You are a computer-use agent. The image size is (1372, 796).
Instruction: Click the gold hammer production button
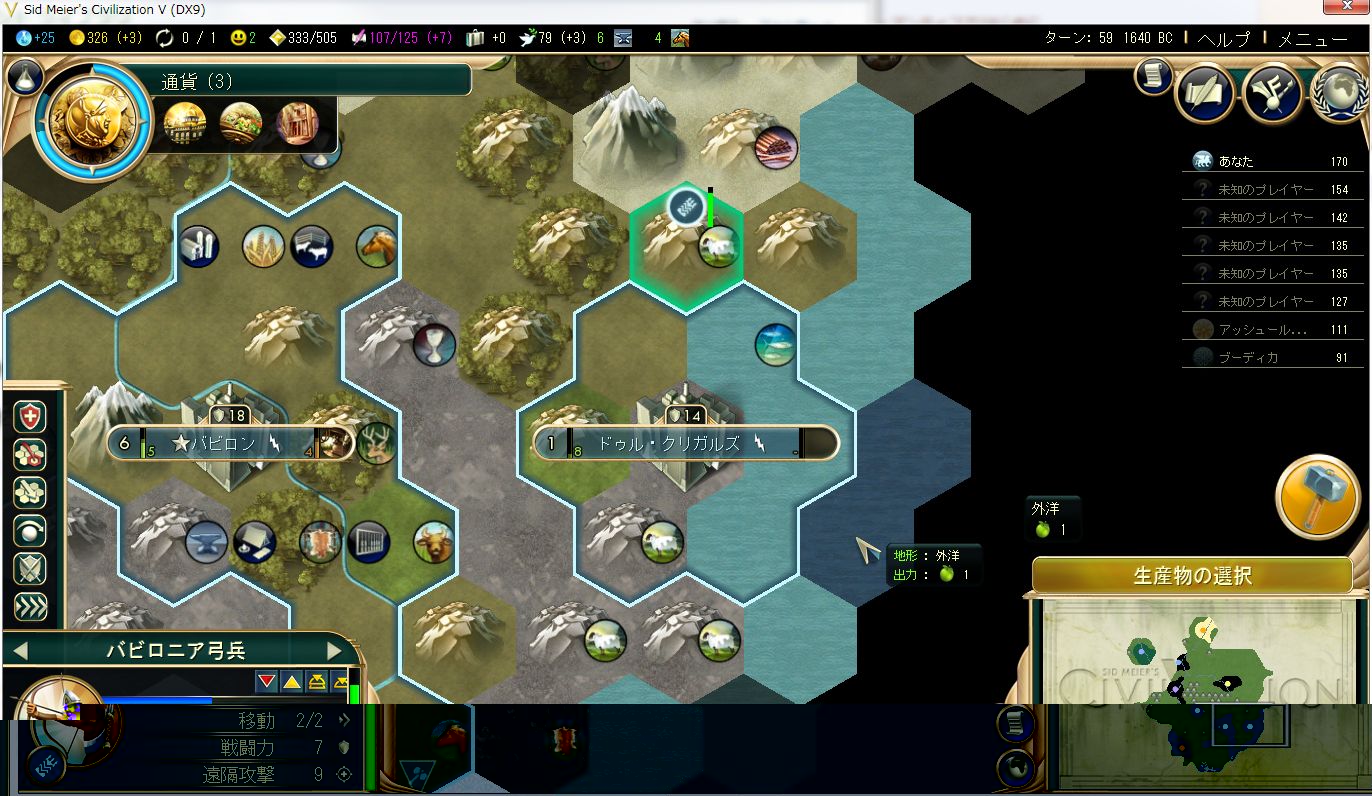(1318, 496)
